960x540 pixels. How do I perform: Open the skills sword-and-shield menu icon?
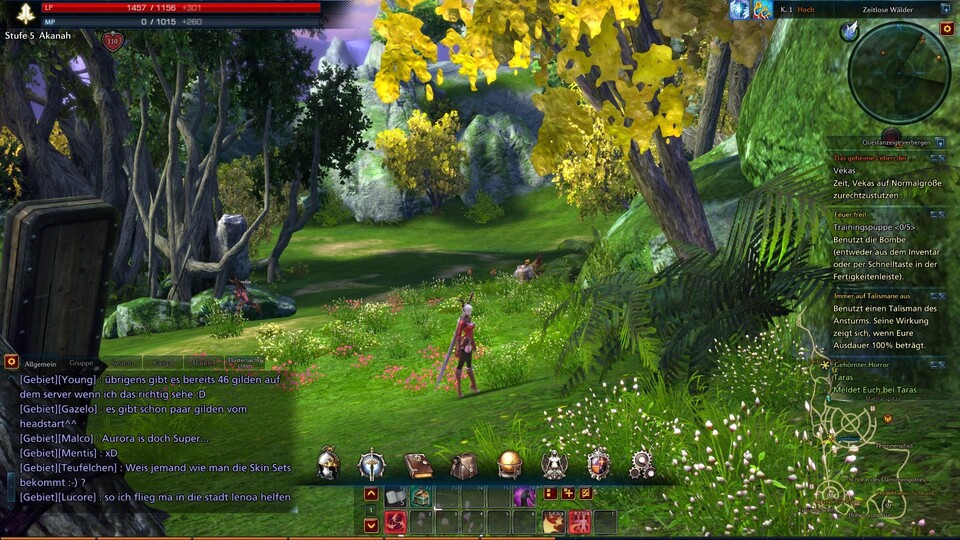point(372,464)
